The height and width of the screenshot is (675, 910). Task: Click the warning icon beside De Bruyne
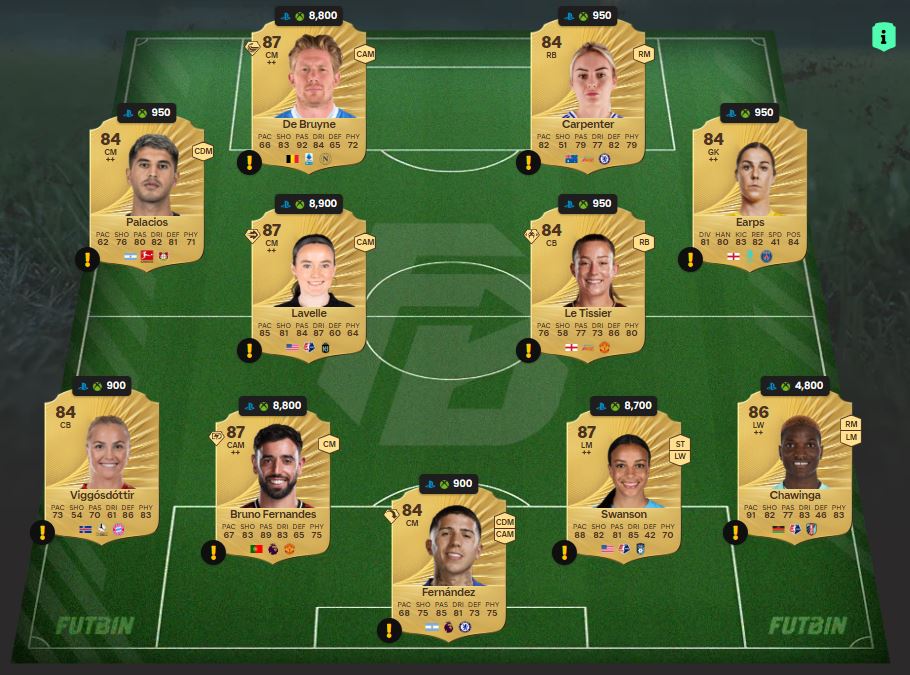click(248, 162)
